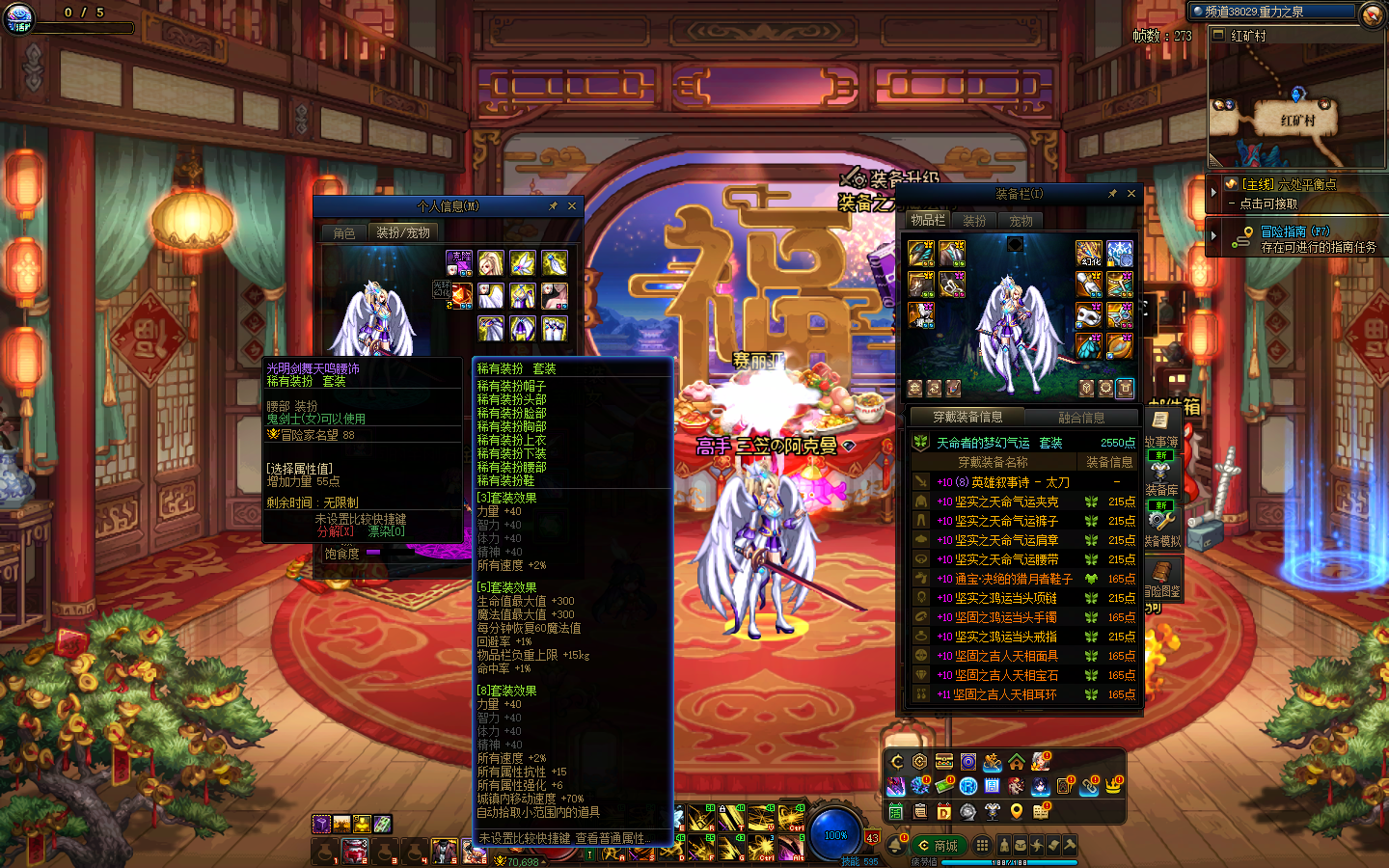
Task: Close the 装备栏 equipment window
Action: tap(1131, 194)
